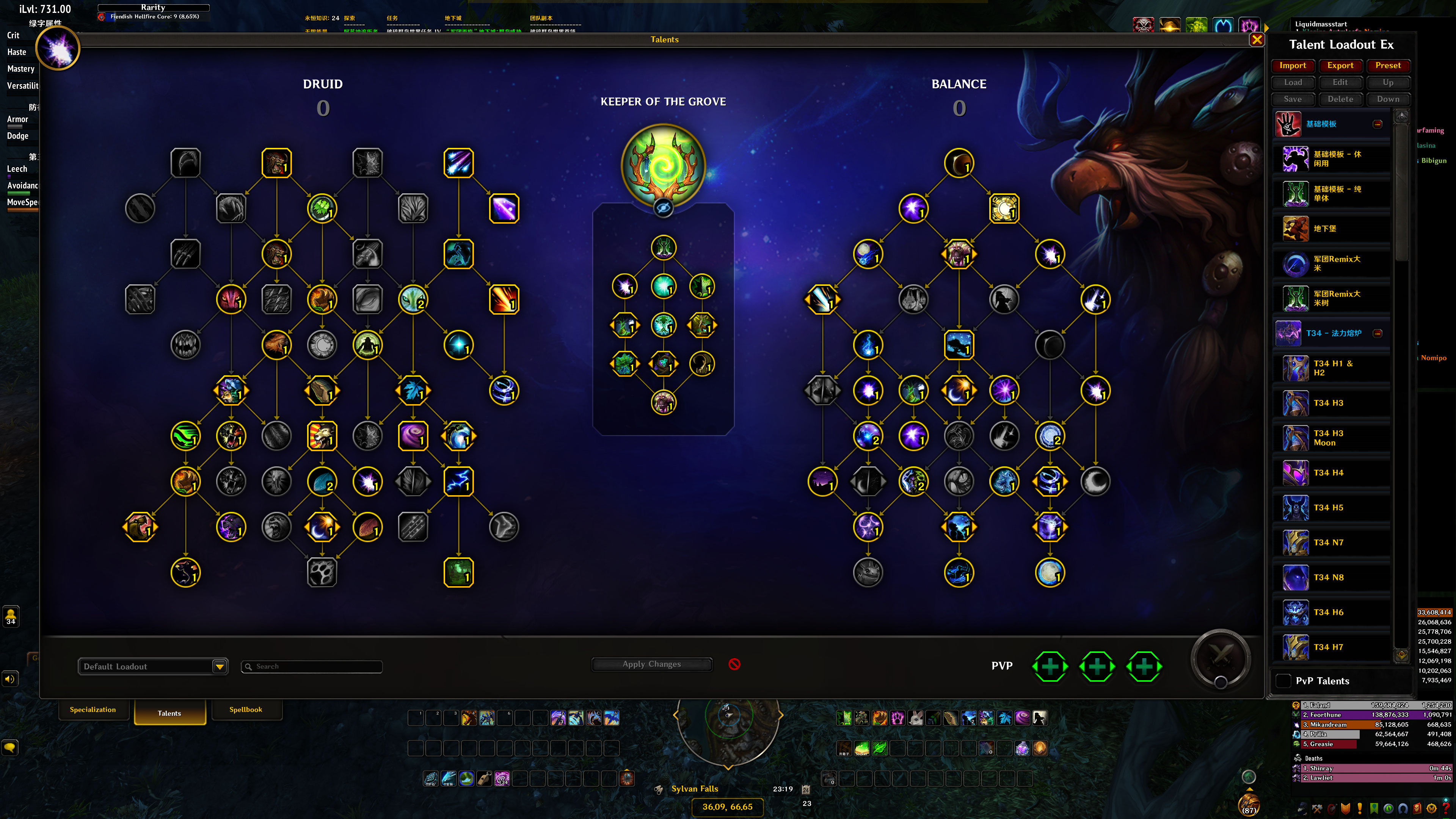The height and width of the screenshot is (819, 1456).
Task: Close the Talents window
Action: [x=1257, y=39]
